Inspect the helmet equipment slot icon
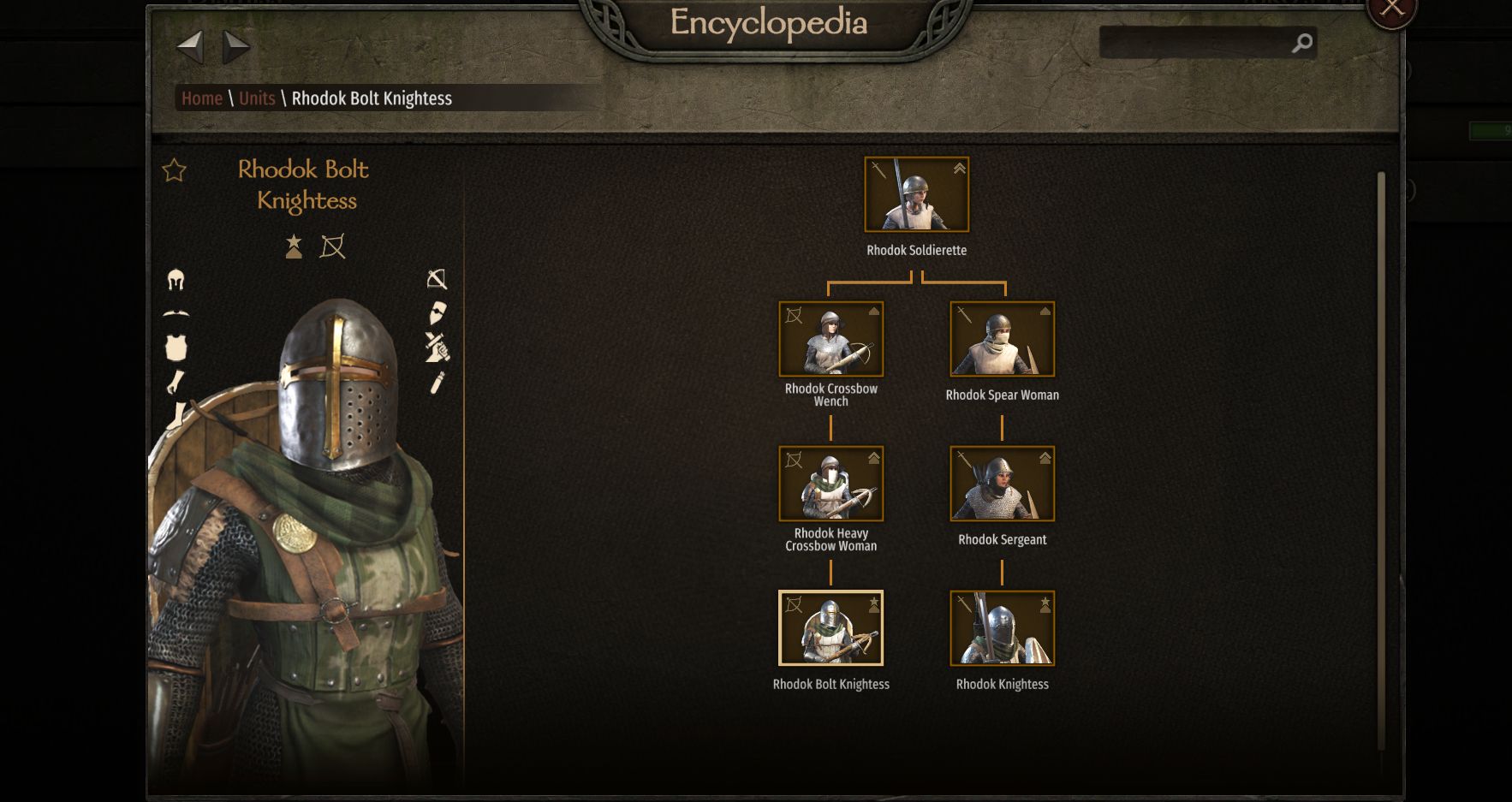Image resolution: width=1512 pixels, height=802 pixels. (176, 280)
